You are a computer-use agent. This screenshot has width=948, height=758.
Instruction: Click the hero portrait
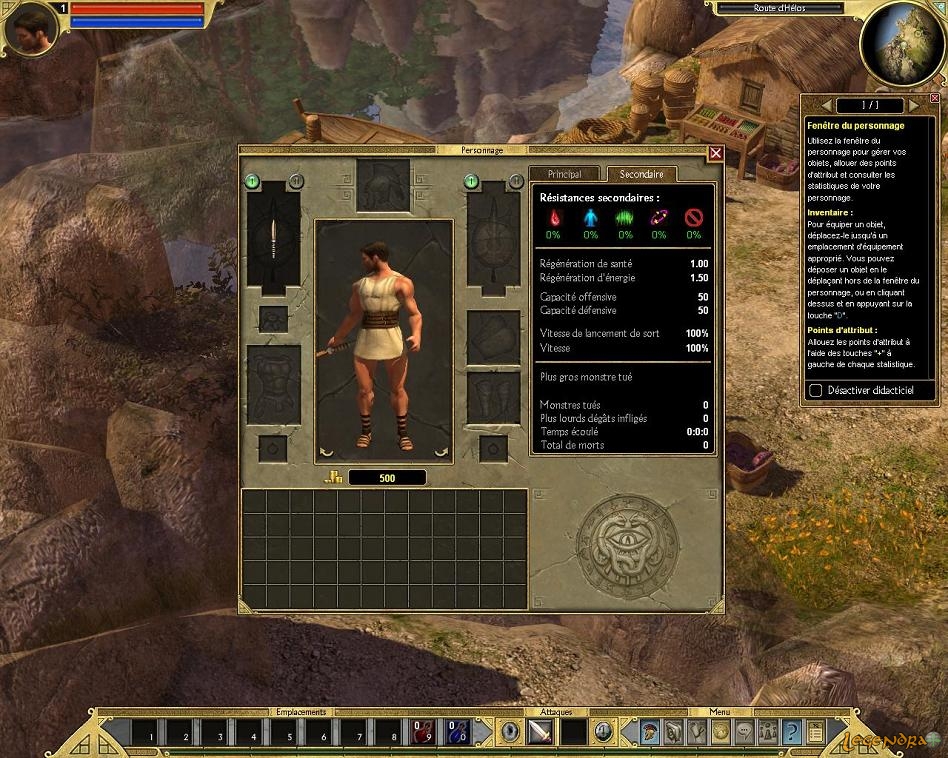[32, 30]
